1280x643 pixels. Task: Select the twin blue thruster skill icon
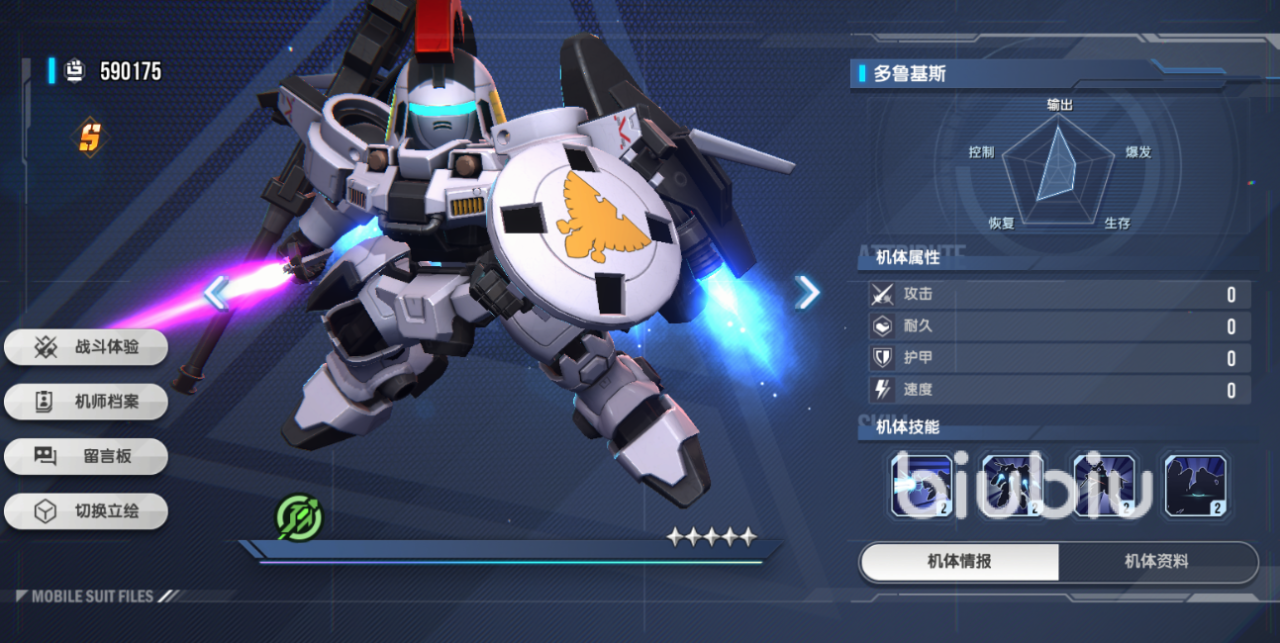click(x=1013, y=485)
